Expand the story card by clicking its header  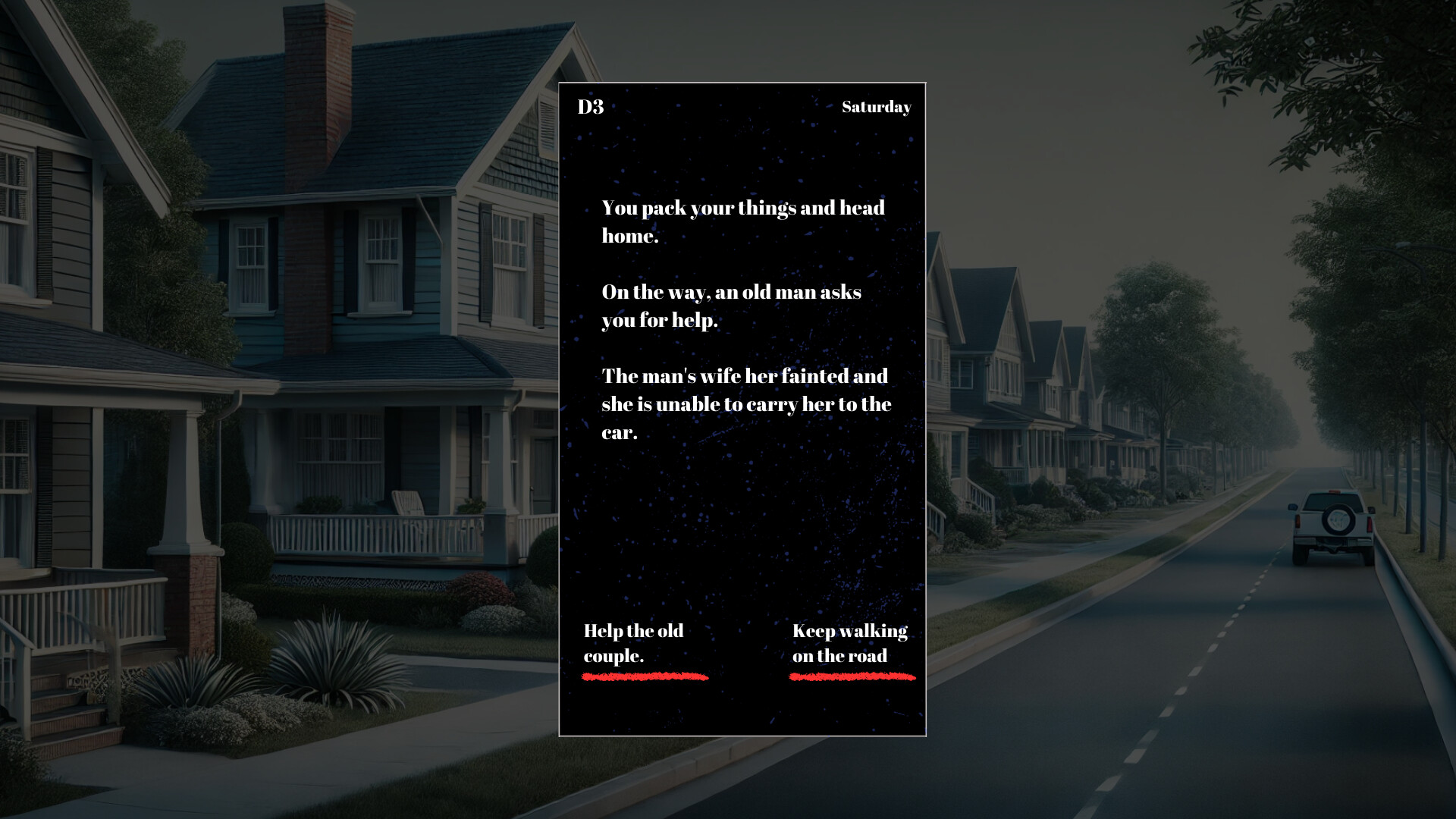pos(743,108)
